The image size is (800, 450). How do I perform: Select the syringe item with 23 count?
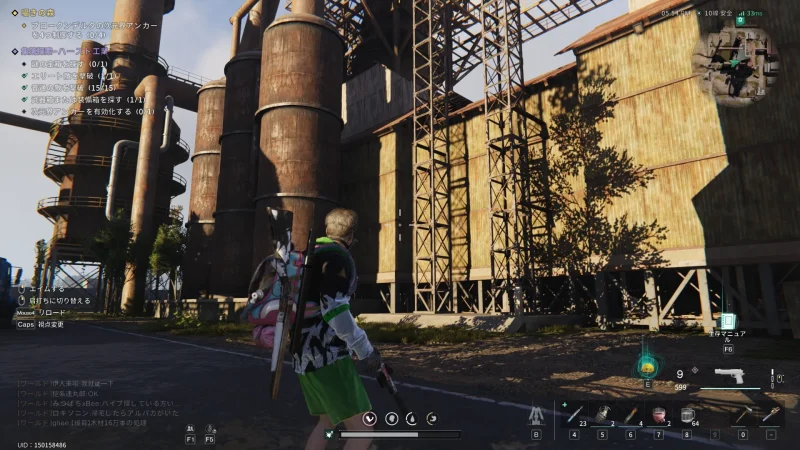tap(575, 414)
